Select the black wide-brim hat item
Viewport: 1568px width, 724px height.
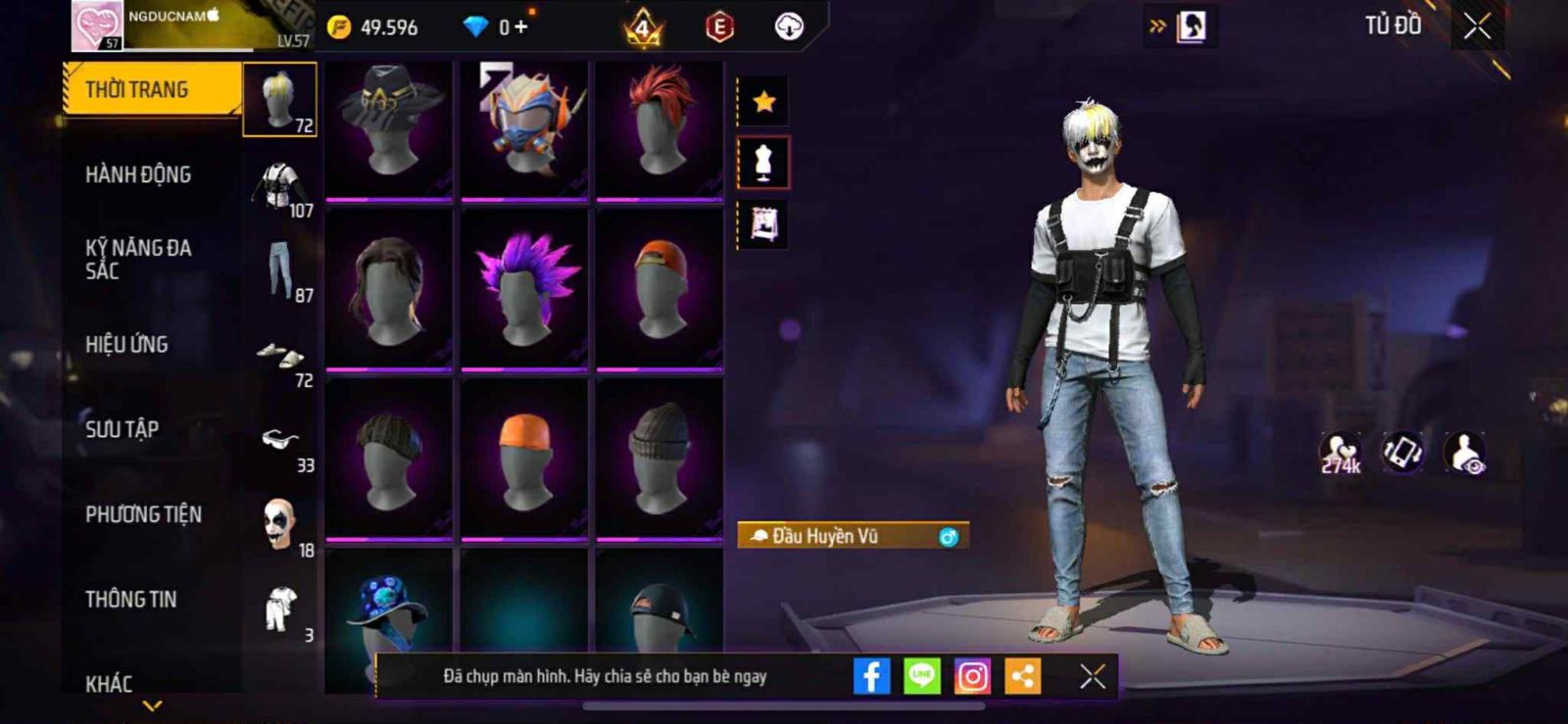[x=388, y=127]
